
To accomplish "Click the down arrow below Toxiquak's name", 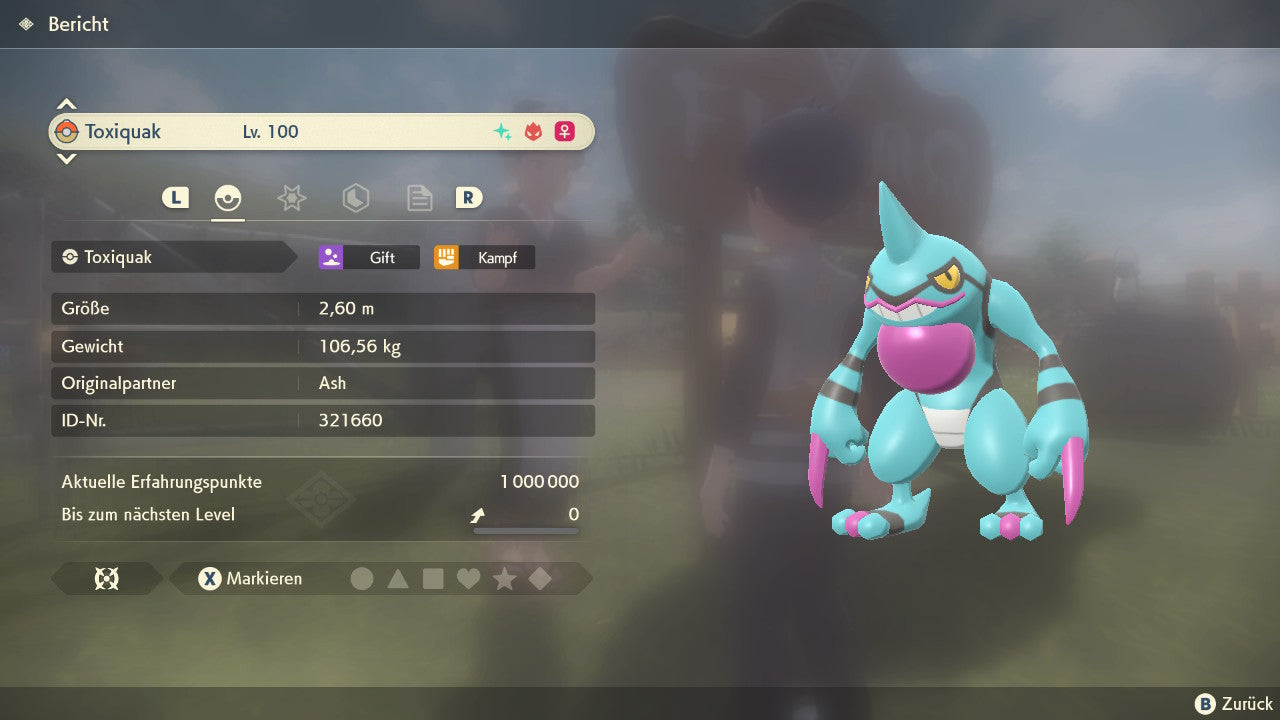I will pyautogui.click(x=66, y=158).
